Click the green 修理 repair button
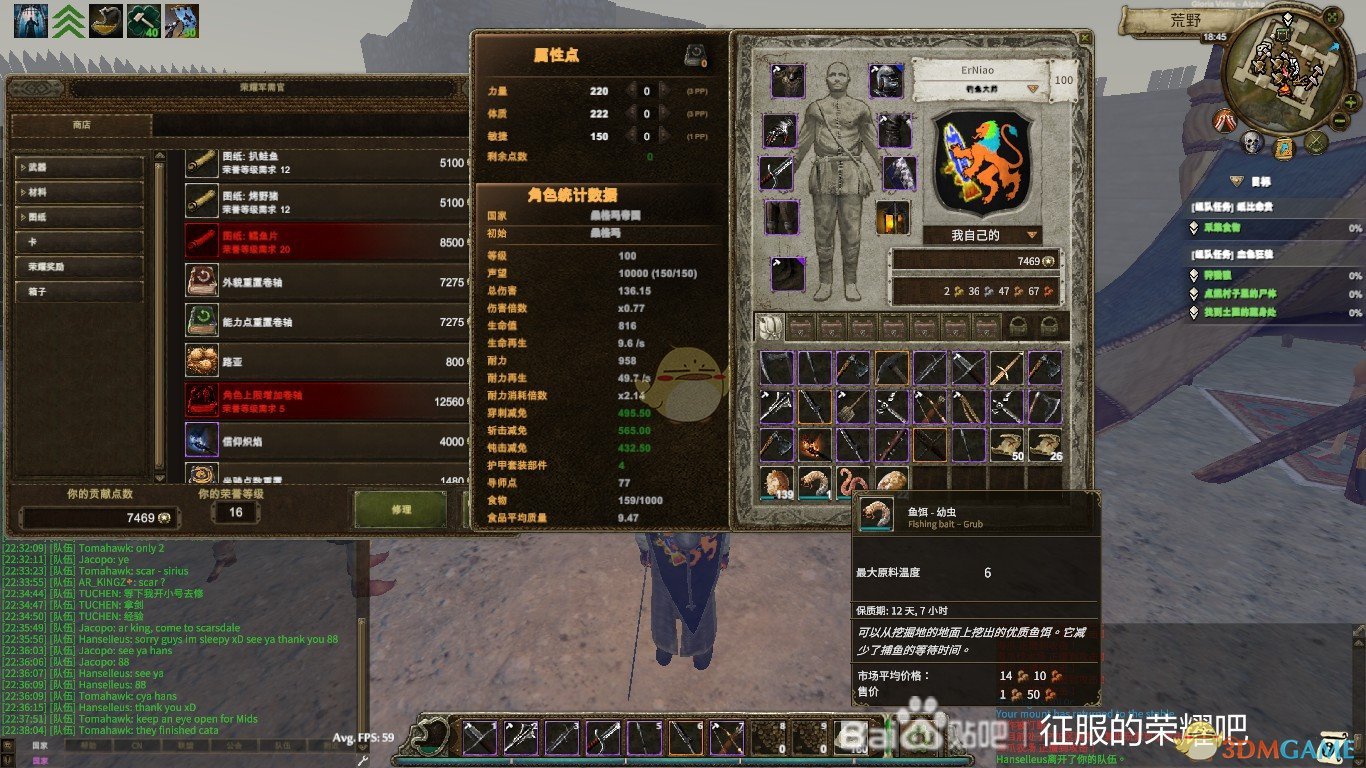This screenshot has height=768, width=1366. (401, 509)
